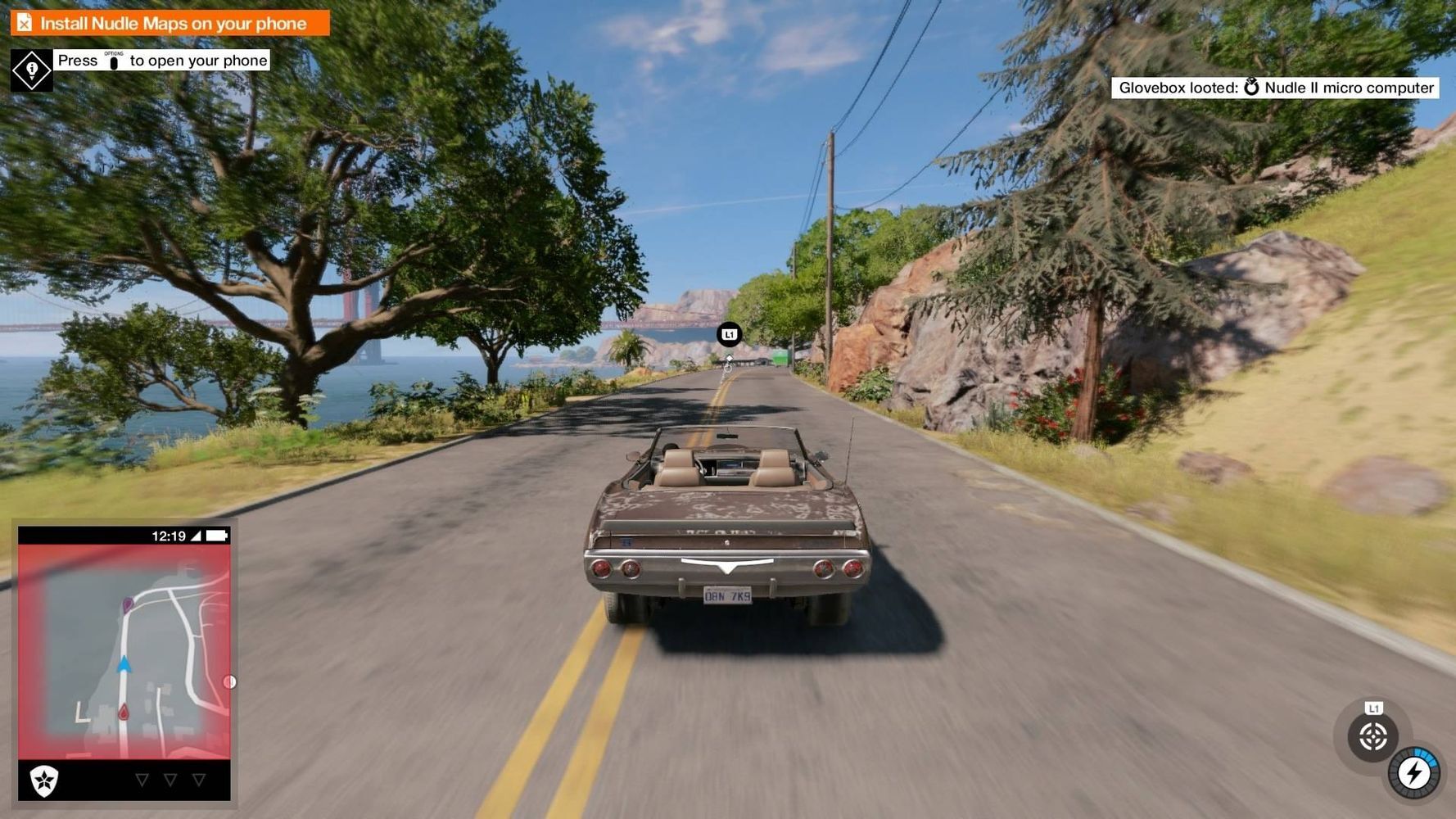Select the diamond hint icon

(x=32, y=70)
